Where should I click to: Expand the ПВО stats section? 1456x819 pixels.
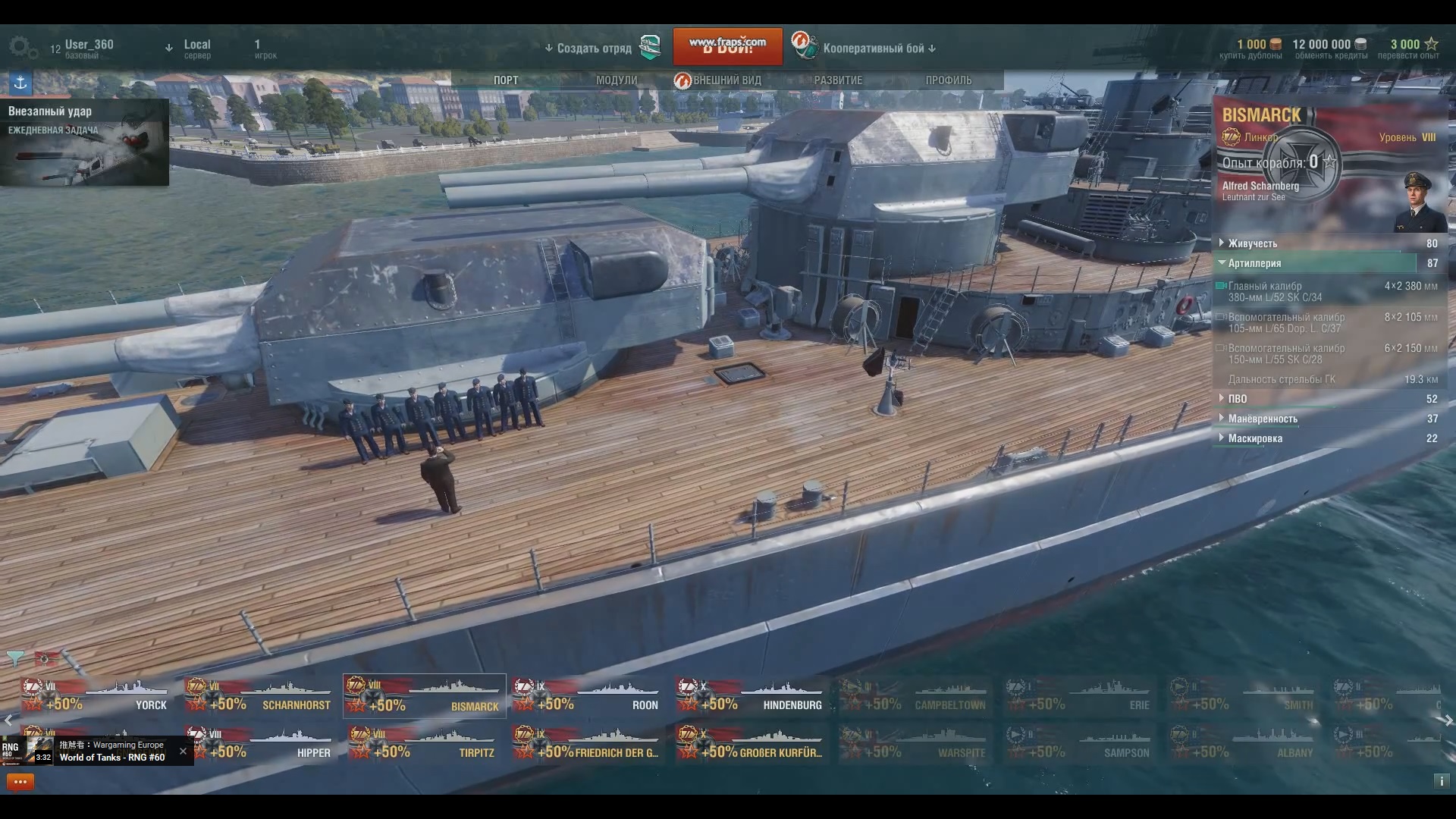point(1238,399)
